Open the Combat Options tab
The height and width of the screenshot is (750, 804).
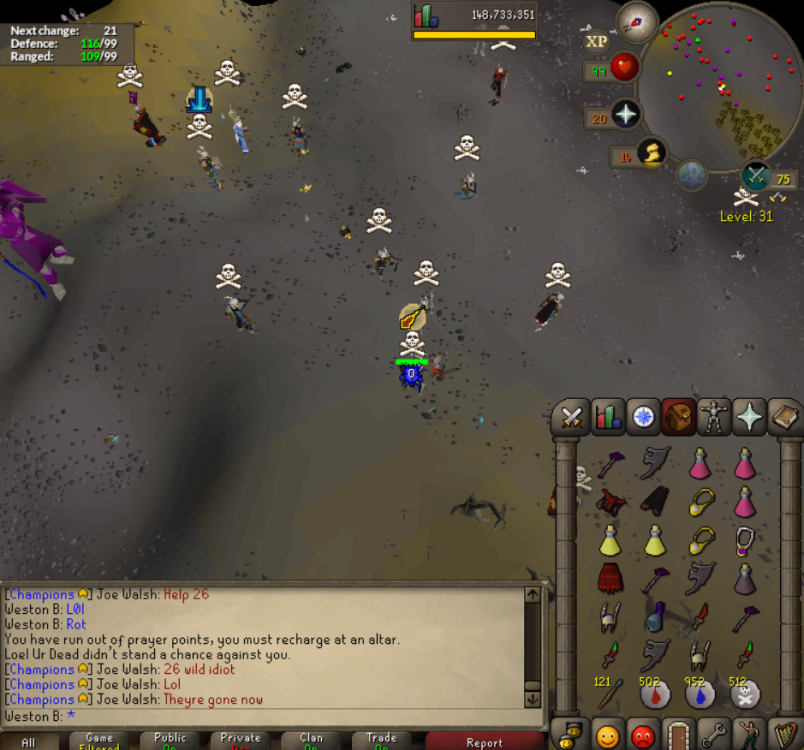(x=572, y=416)
